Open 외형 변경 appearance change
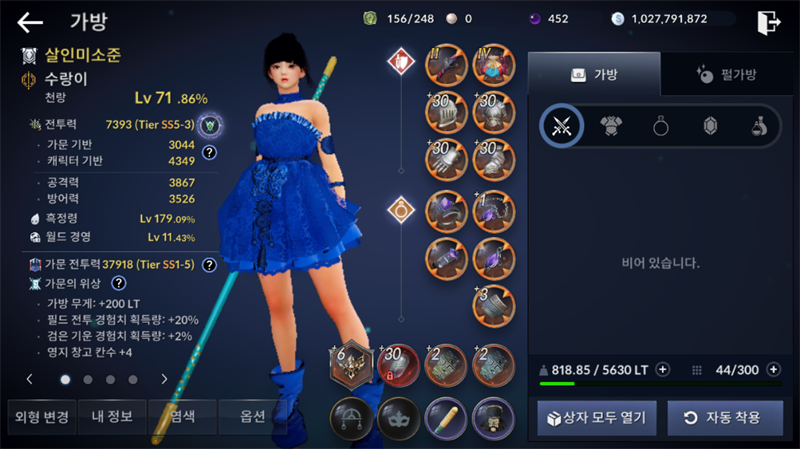 click(39, 417)
